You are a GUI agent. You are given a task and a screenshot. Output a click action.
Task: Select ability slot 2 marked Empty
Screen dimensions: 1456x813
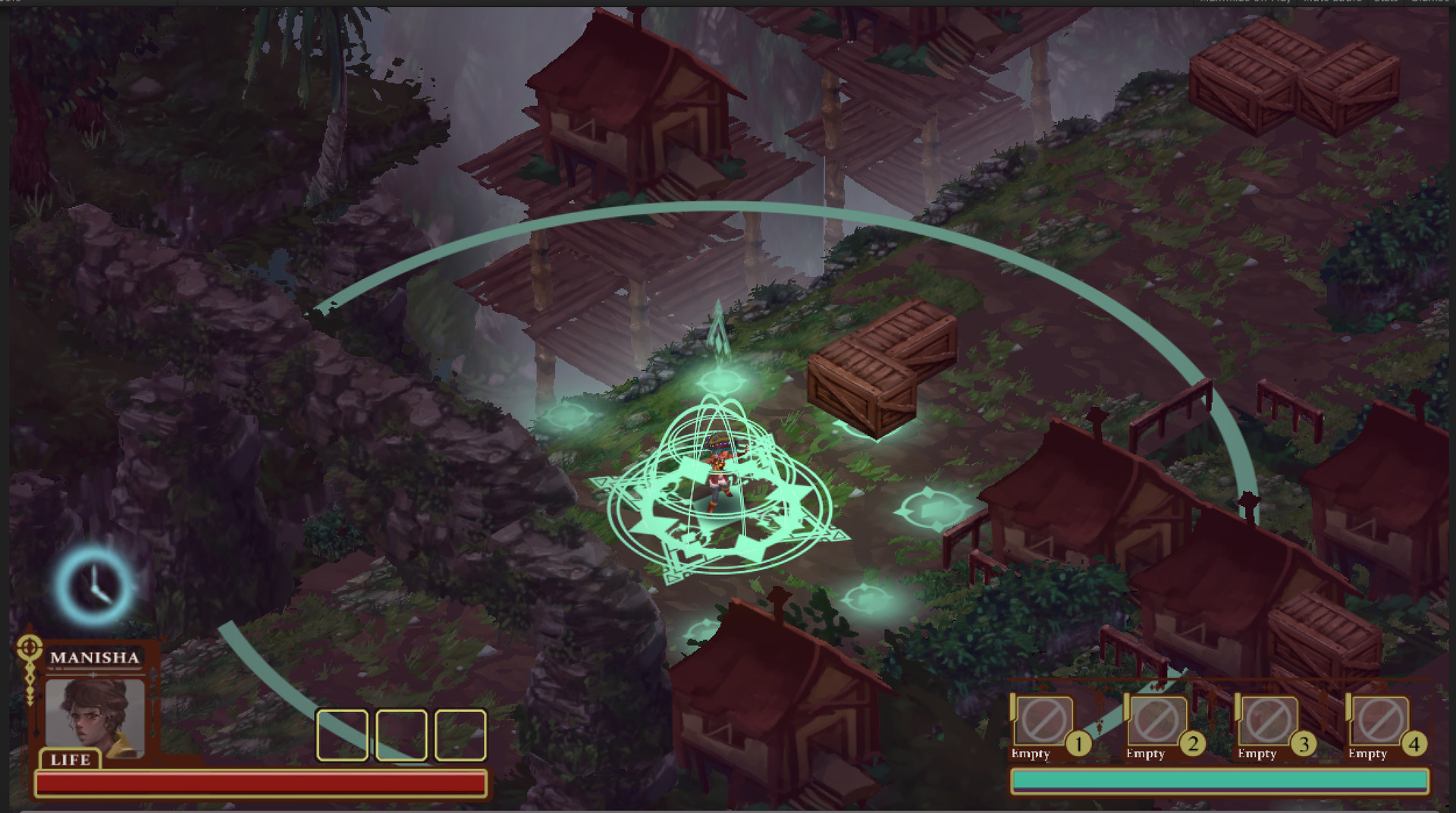(1156, 720)
